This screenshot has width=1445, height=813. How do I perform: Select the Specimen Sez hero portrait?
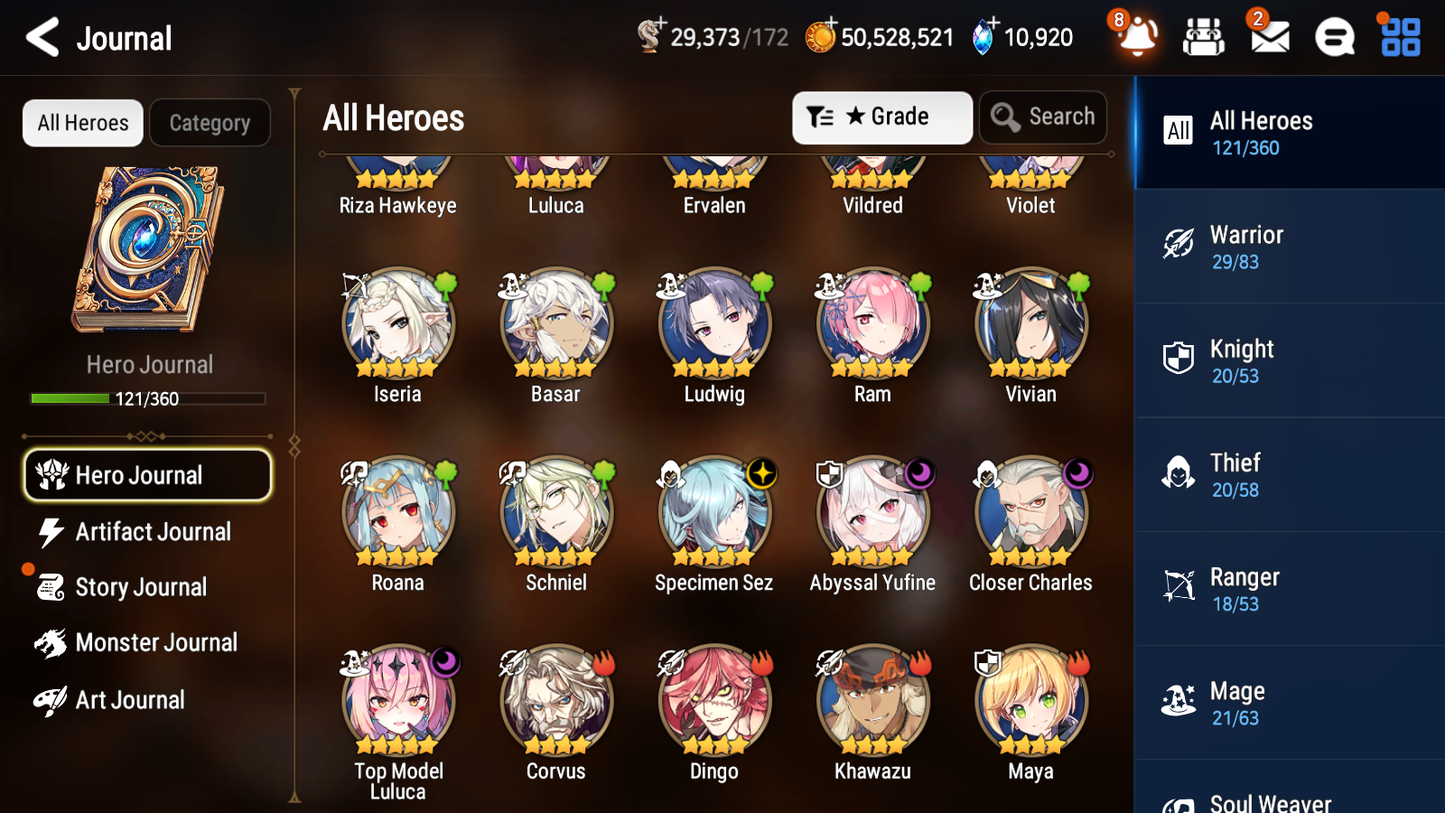click(x=713, y=511)
